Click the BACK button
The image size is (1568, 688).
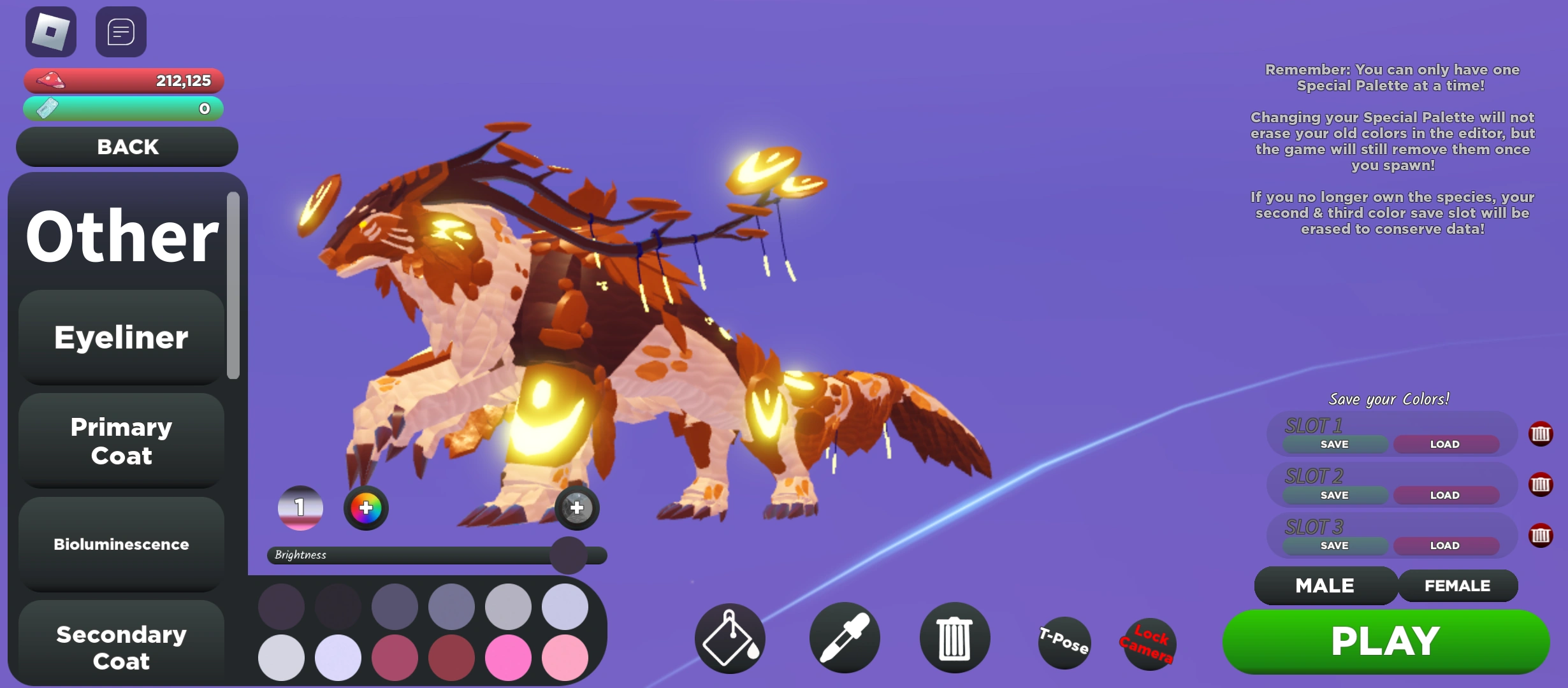click(126, 147)
